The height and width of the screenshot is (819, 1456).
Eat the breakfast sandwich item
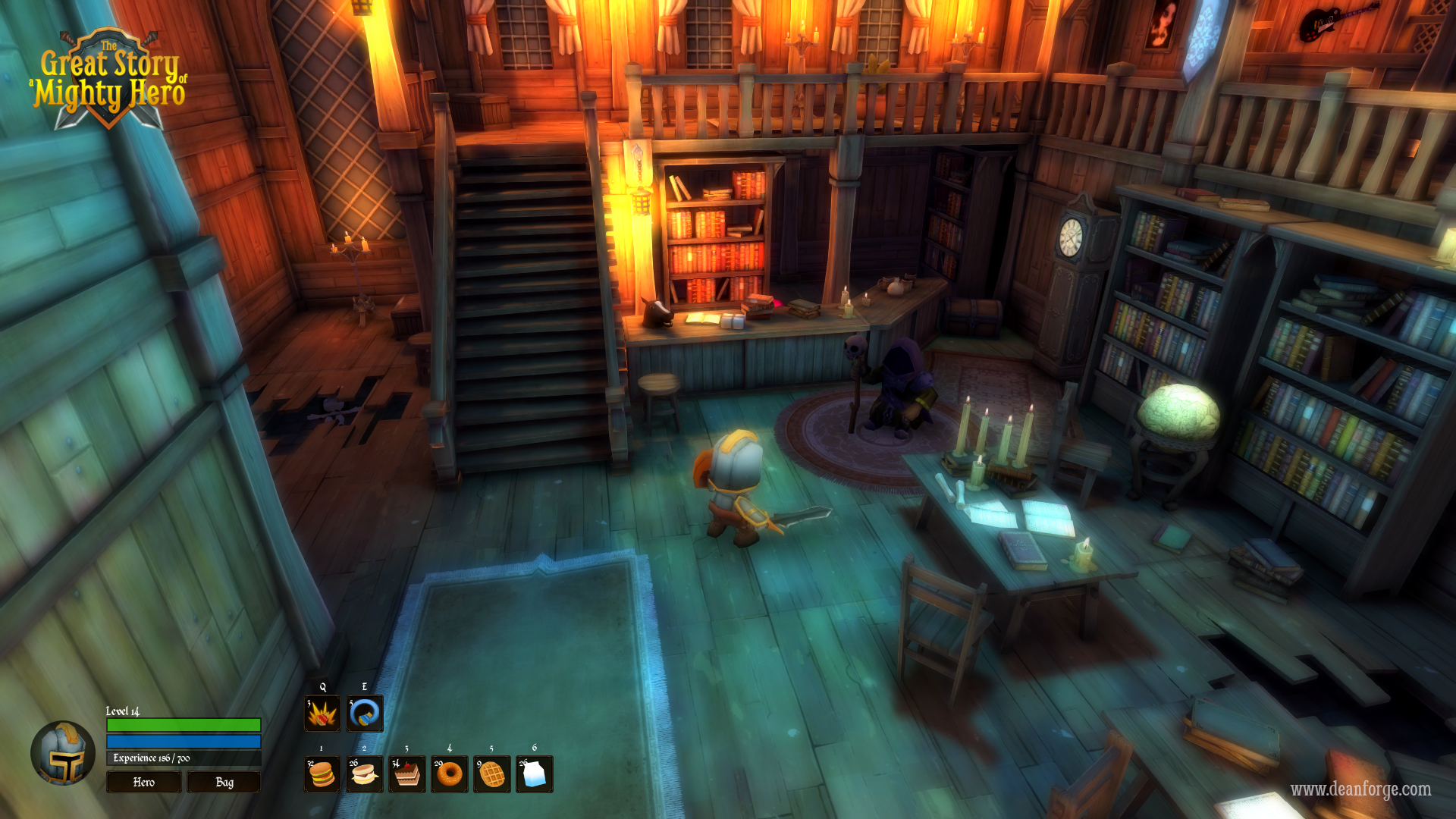point(365,774)
